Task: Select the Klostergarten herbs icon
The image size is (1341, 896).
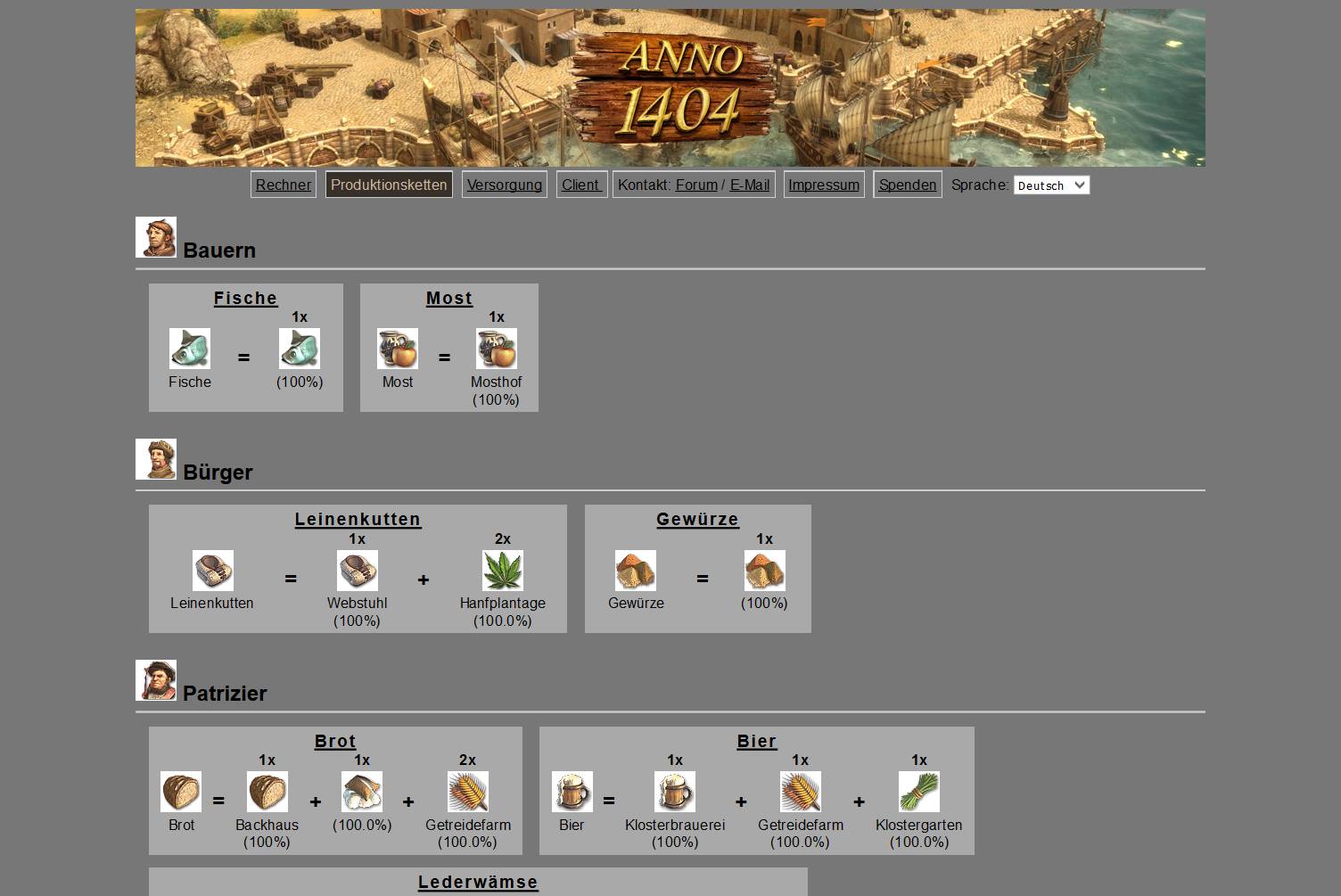Action: click(x=917, y=792)
